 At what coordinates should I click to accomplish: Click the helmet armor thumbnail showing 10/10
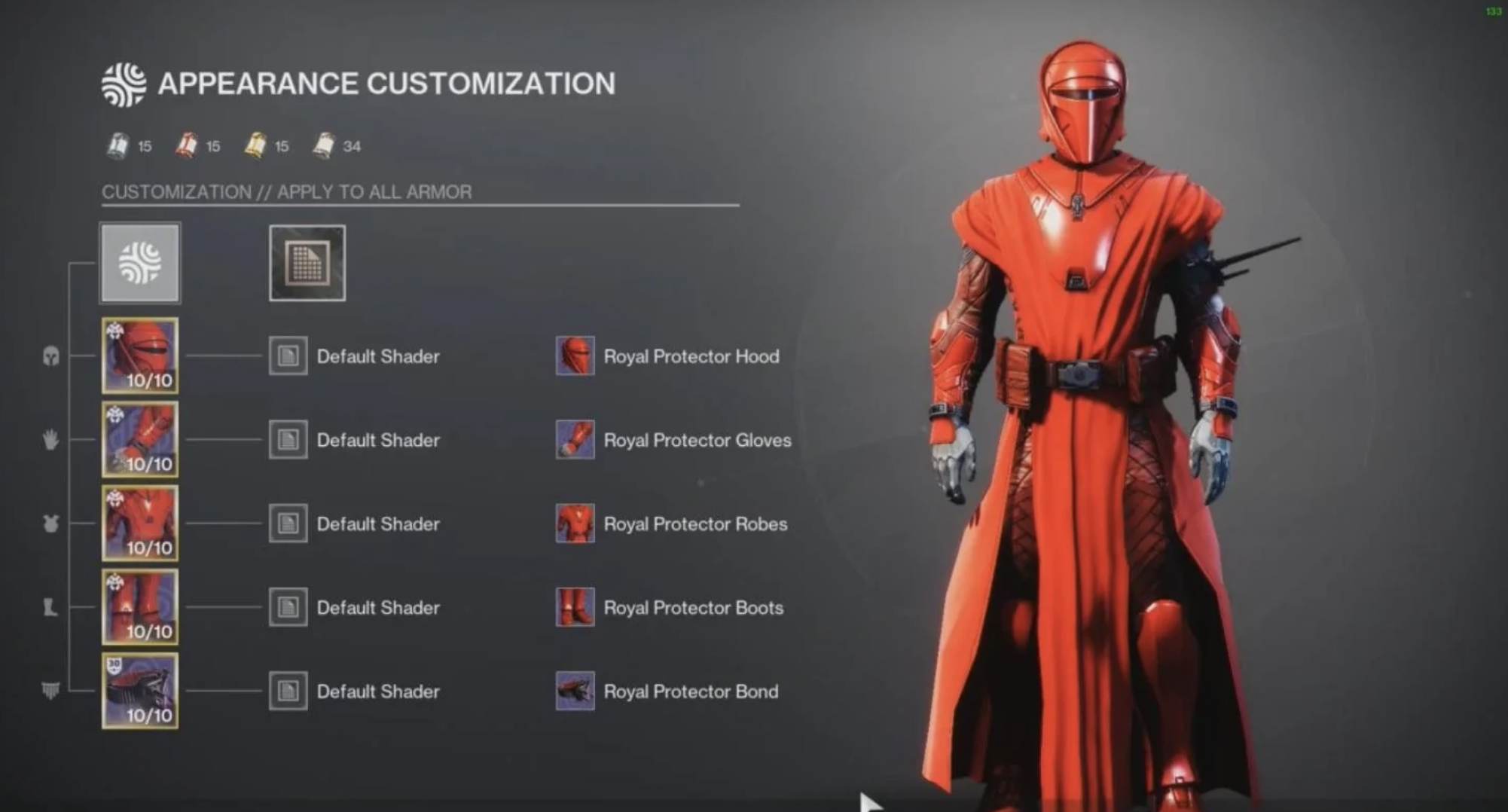(x=140, y=356)
